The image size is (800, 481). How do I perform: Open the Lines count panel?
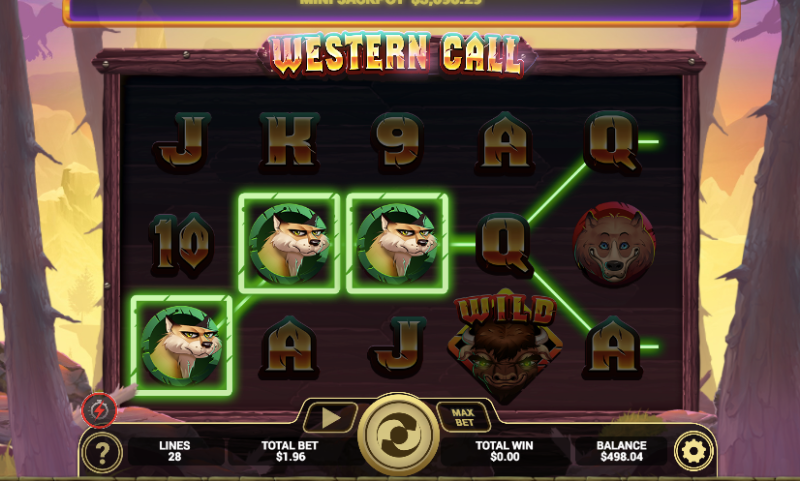point(174,451)
